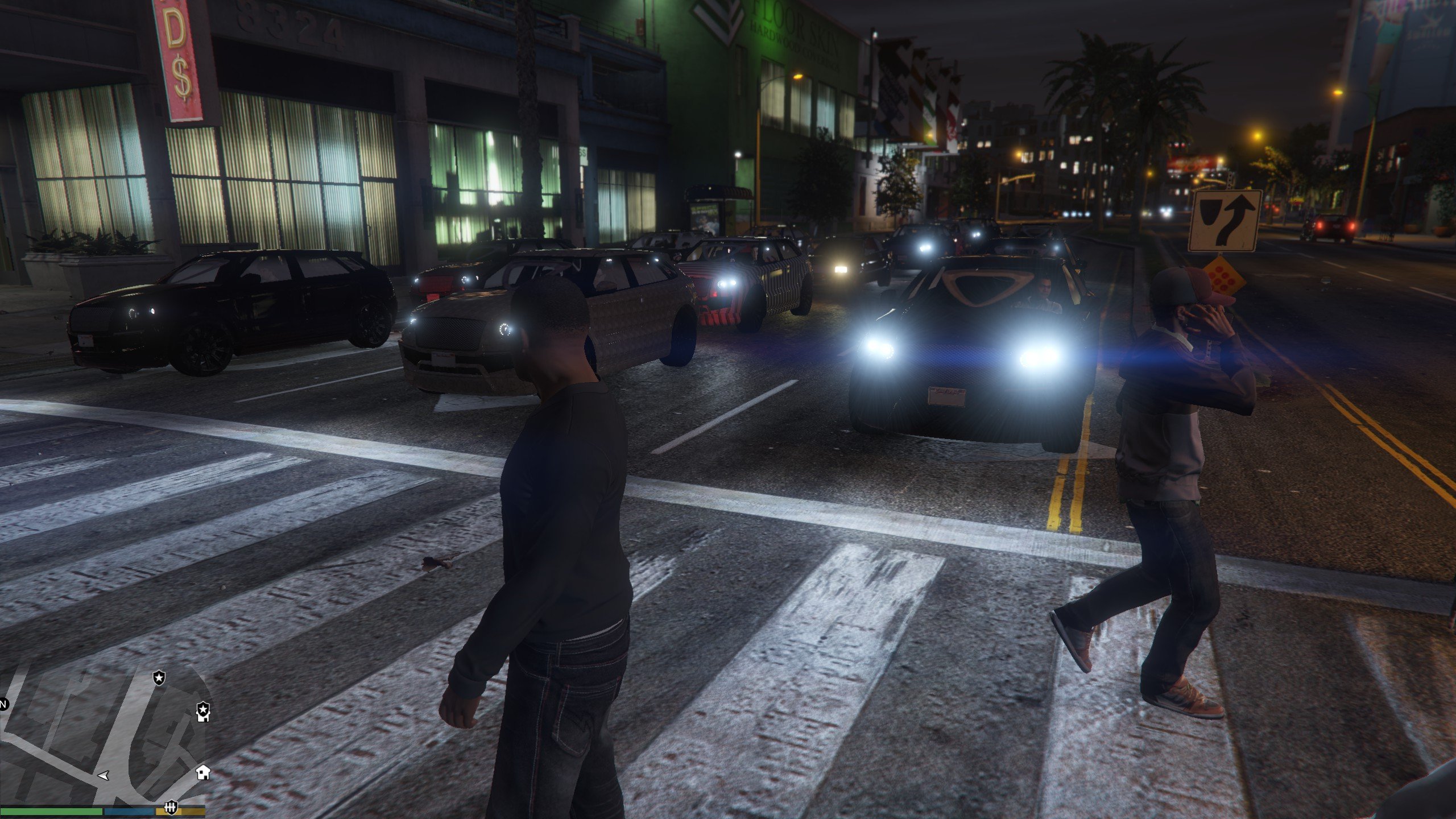The width and height of the screenshot is (1456, 819).
Task: Choose the star shield blip without a house
Action: [159, 677]
